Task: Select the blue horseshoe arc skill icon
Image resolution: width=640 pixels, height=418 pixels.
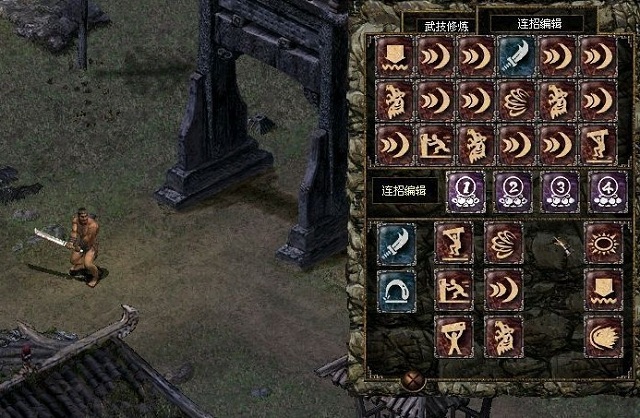Action: click(398, 289)
